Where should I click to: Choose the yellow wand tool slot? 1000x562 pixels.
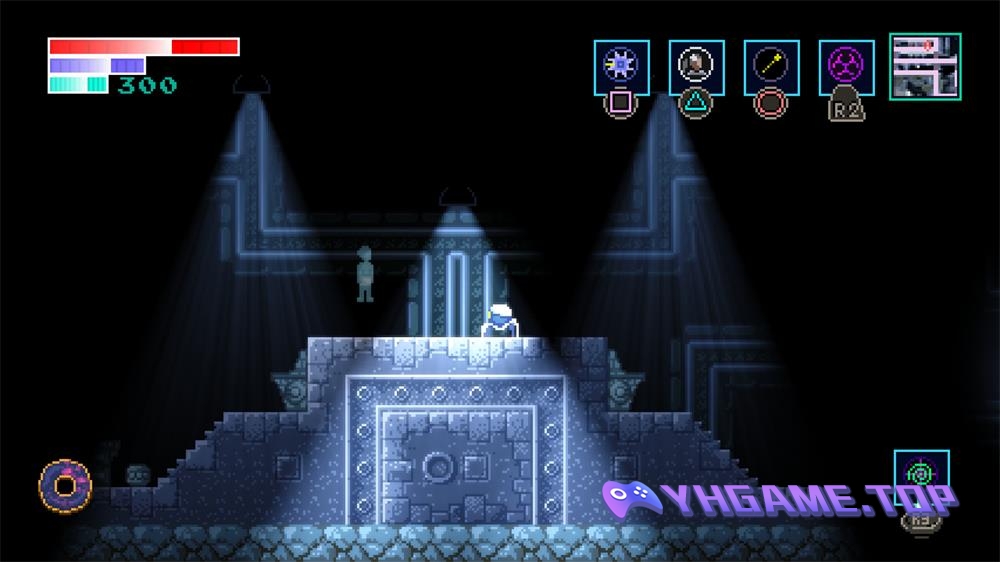click(771, 67)
